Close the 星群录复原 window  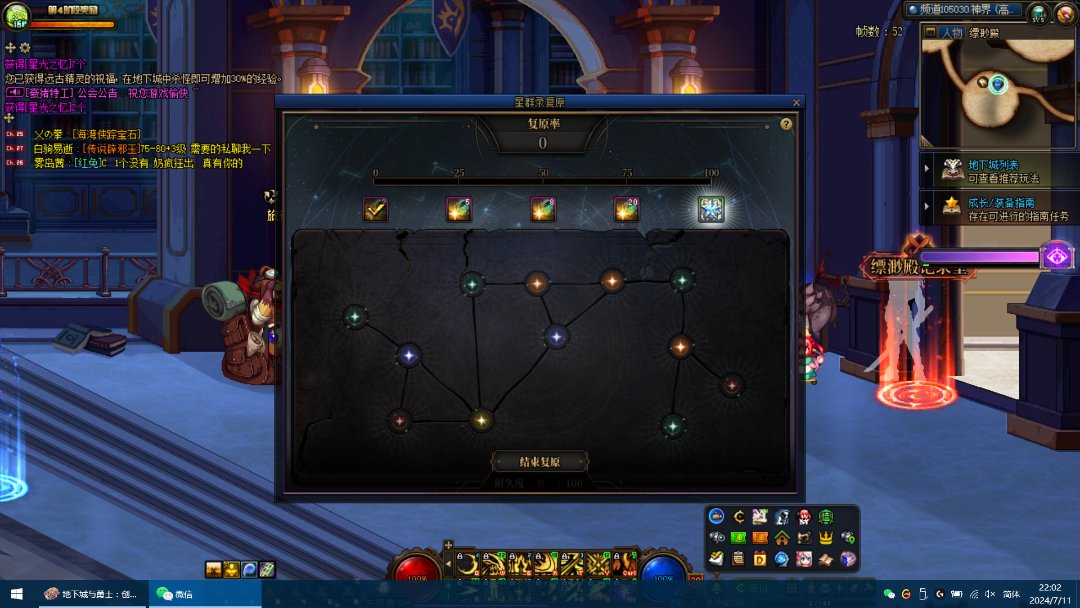point(796,102)
